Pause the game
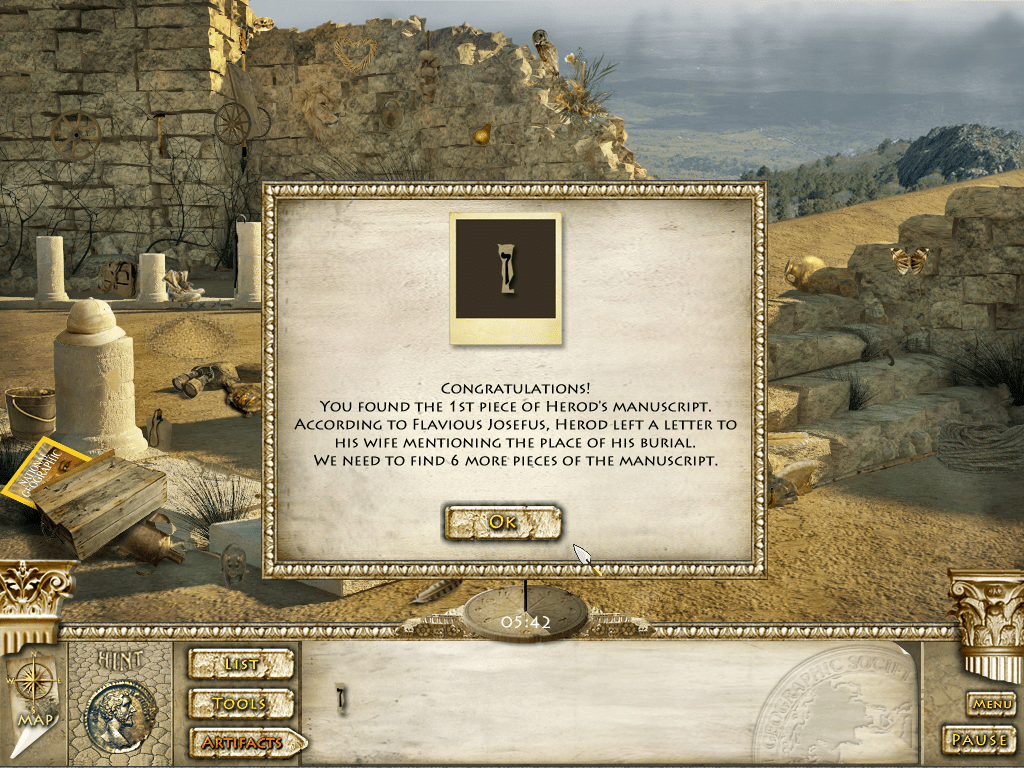The image size is (1024, 768). point(979,740)
